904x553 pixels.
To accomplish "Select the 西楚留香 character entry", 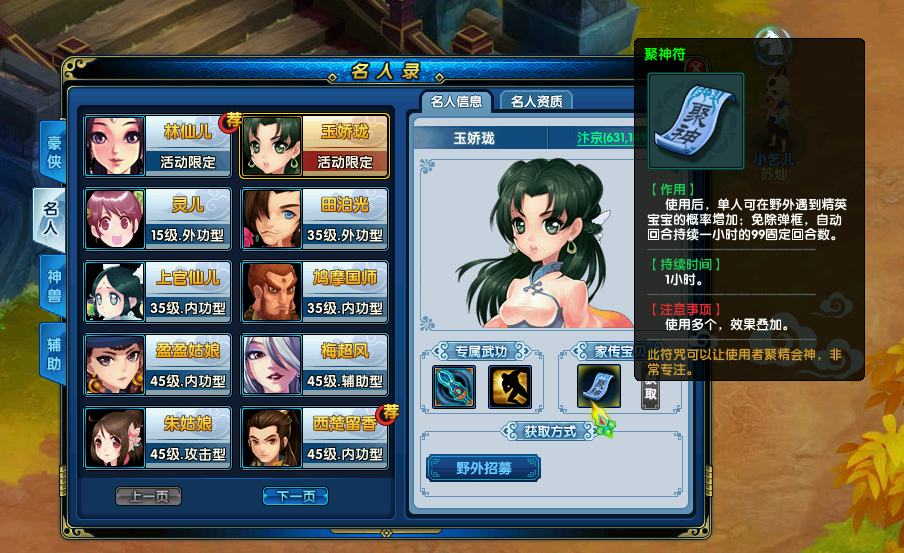I will (315, 438).
